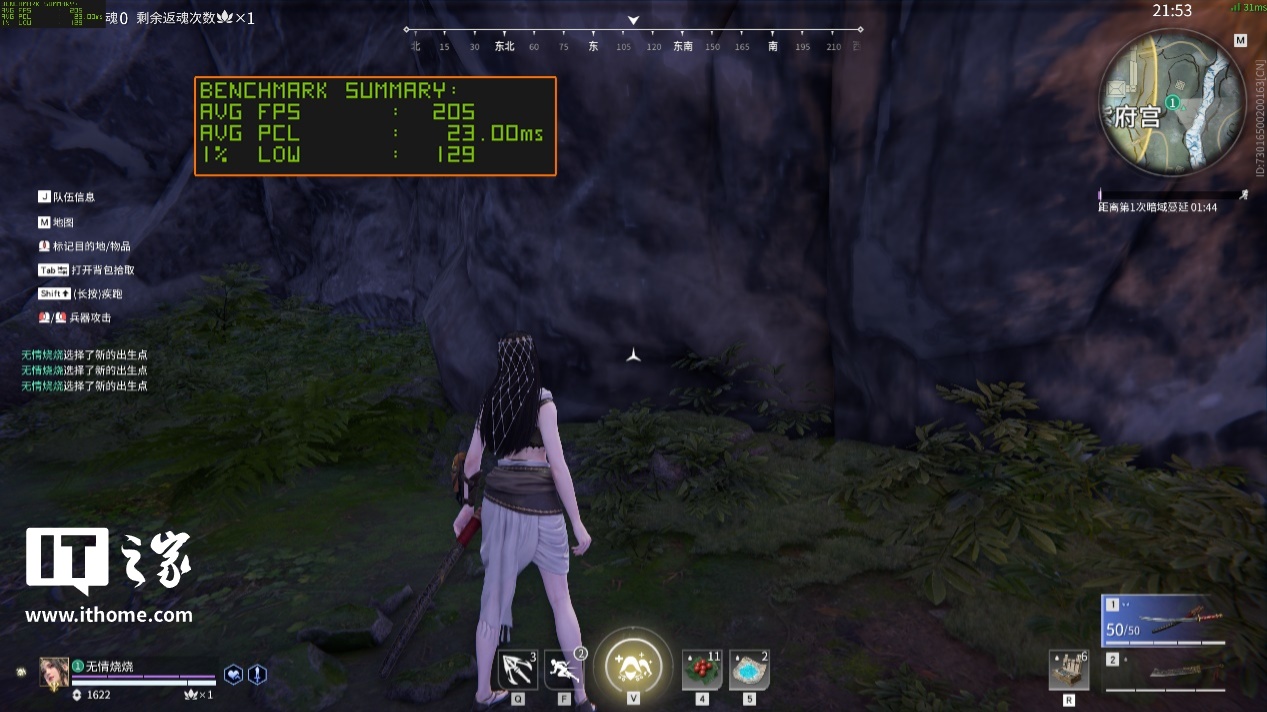Click the green player marker on the minimap
This screenshot has height=712, width=1267.
(1173, 102)
